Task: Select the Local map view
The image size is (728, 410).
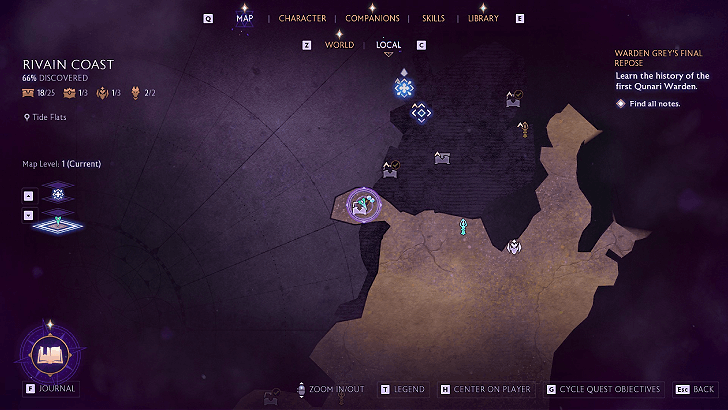Action: click(388, 45)
